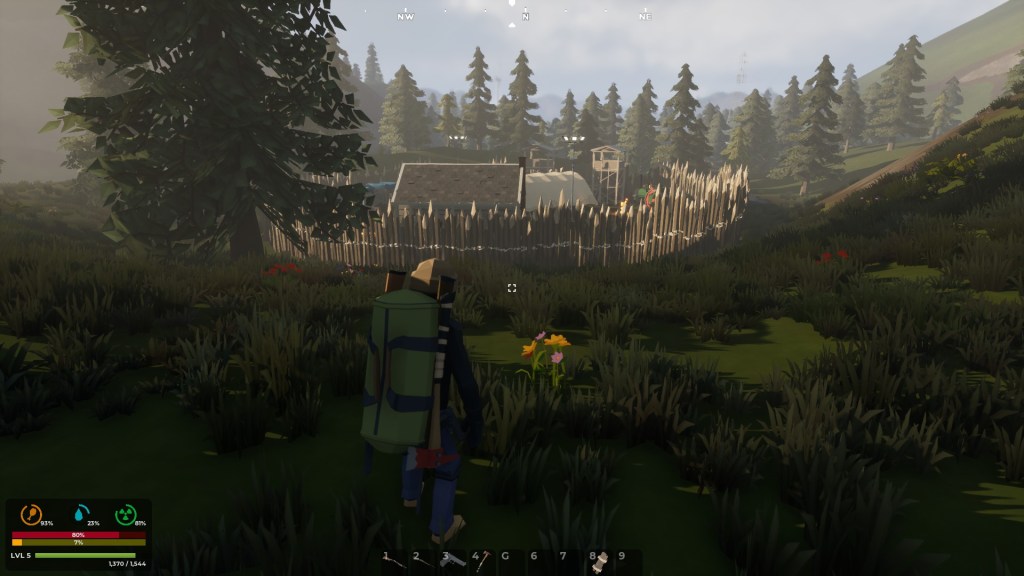Equip the axe in hotbar slot 4
The width and height of the screenshot is (1024, 576).
[x=485, y=558]
